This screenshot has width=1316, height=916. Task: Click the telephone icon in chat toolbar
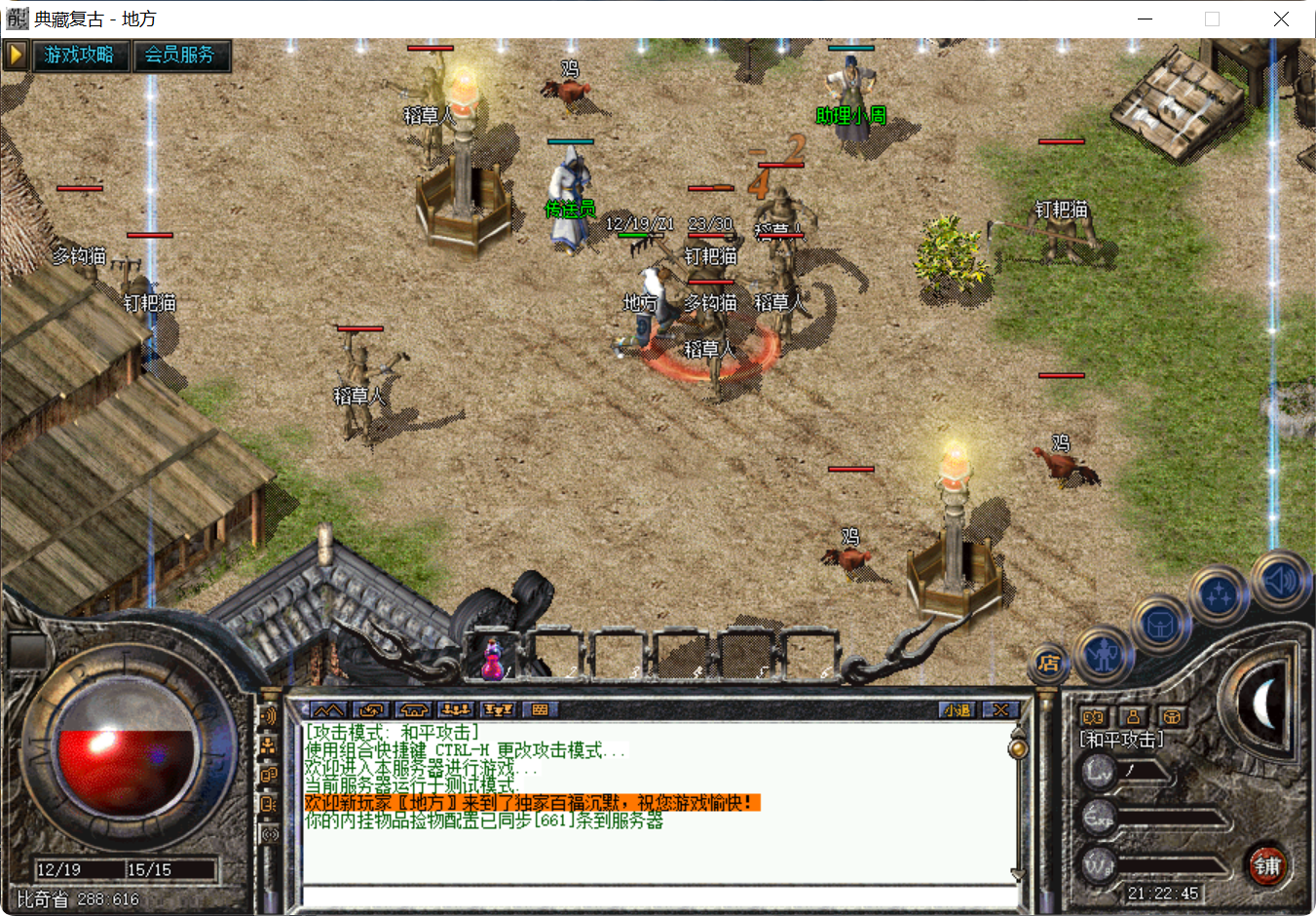414,709
